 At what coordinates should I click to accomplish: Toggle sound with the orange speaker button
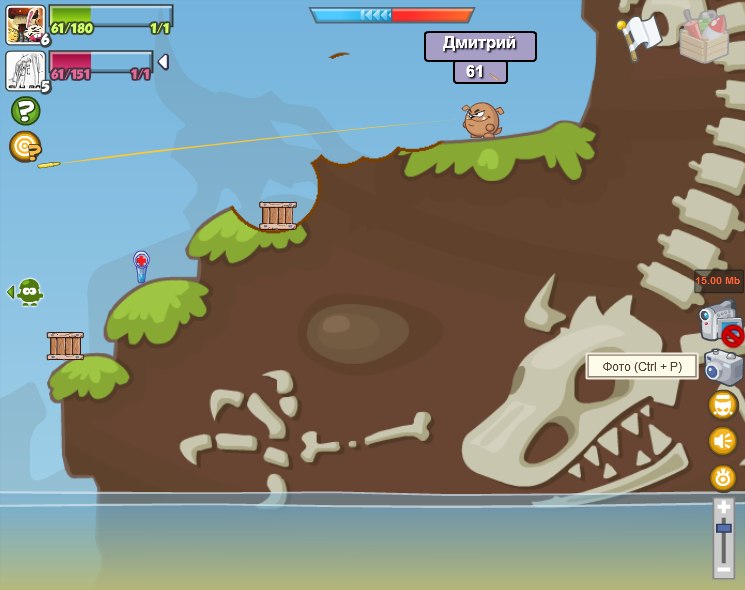click(x=723, y=441)
